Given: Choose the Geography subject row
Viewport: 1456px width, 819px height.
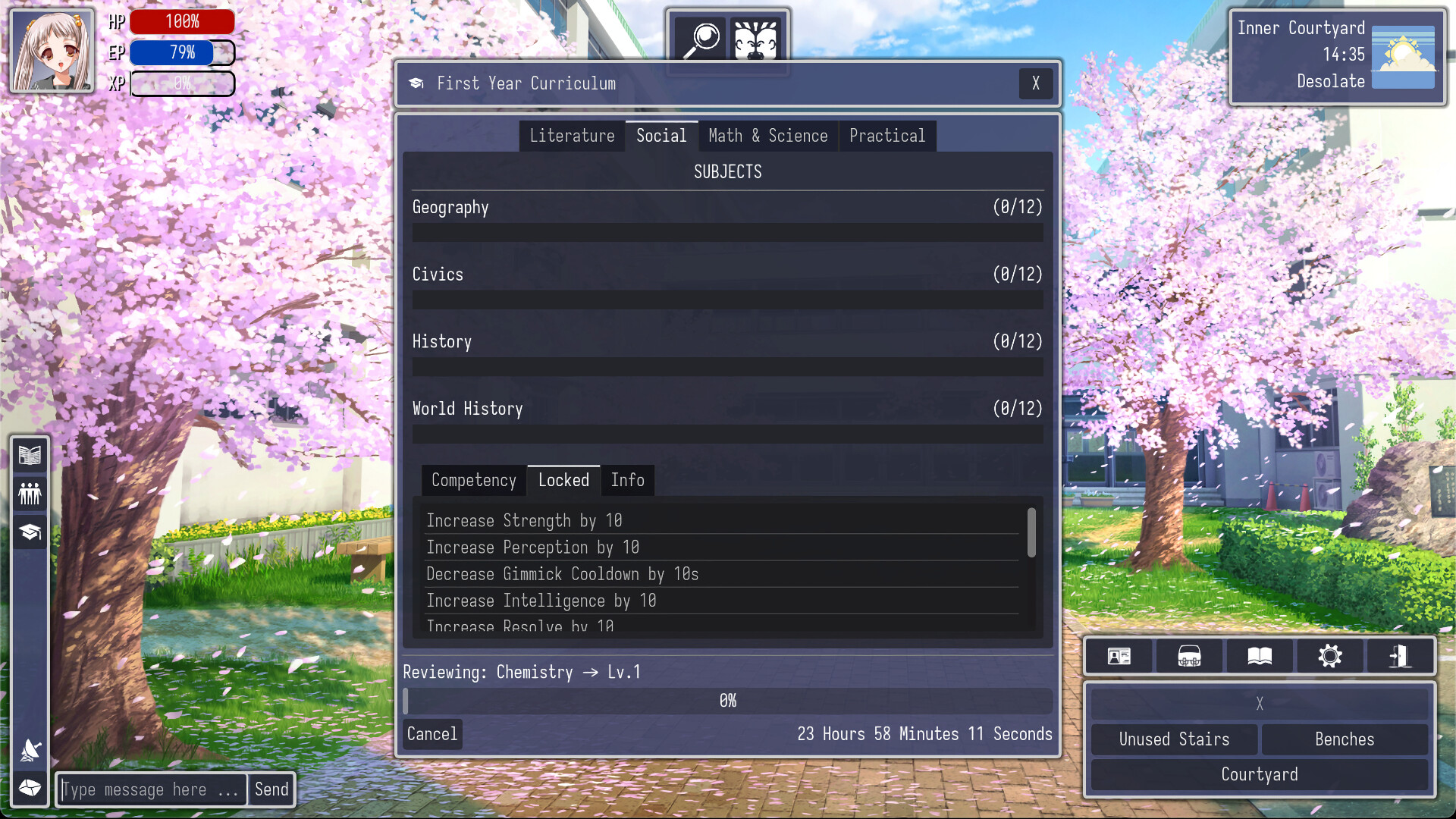Looking at the screenshot, I should click(726, 208).
